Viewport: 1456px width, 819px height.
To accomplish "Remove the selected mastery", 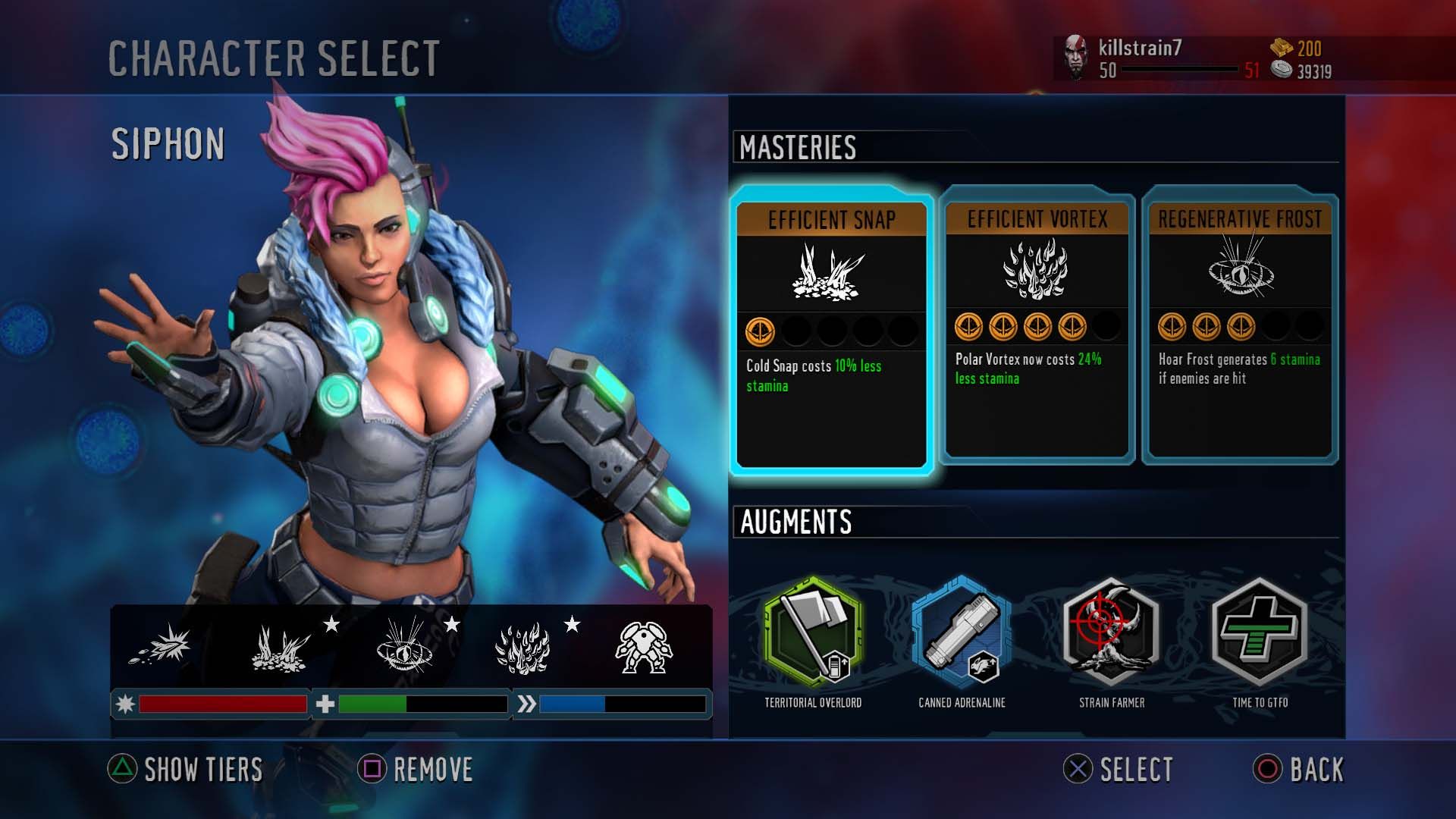I will point(416,770).
